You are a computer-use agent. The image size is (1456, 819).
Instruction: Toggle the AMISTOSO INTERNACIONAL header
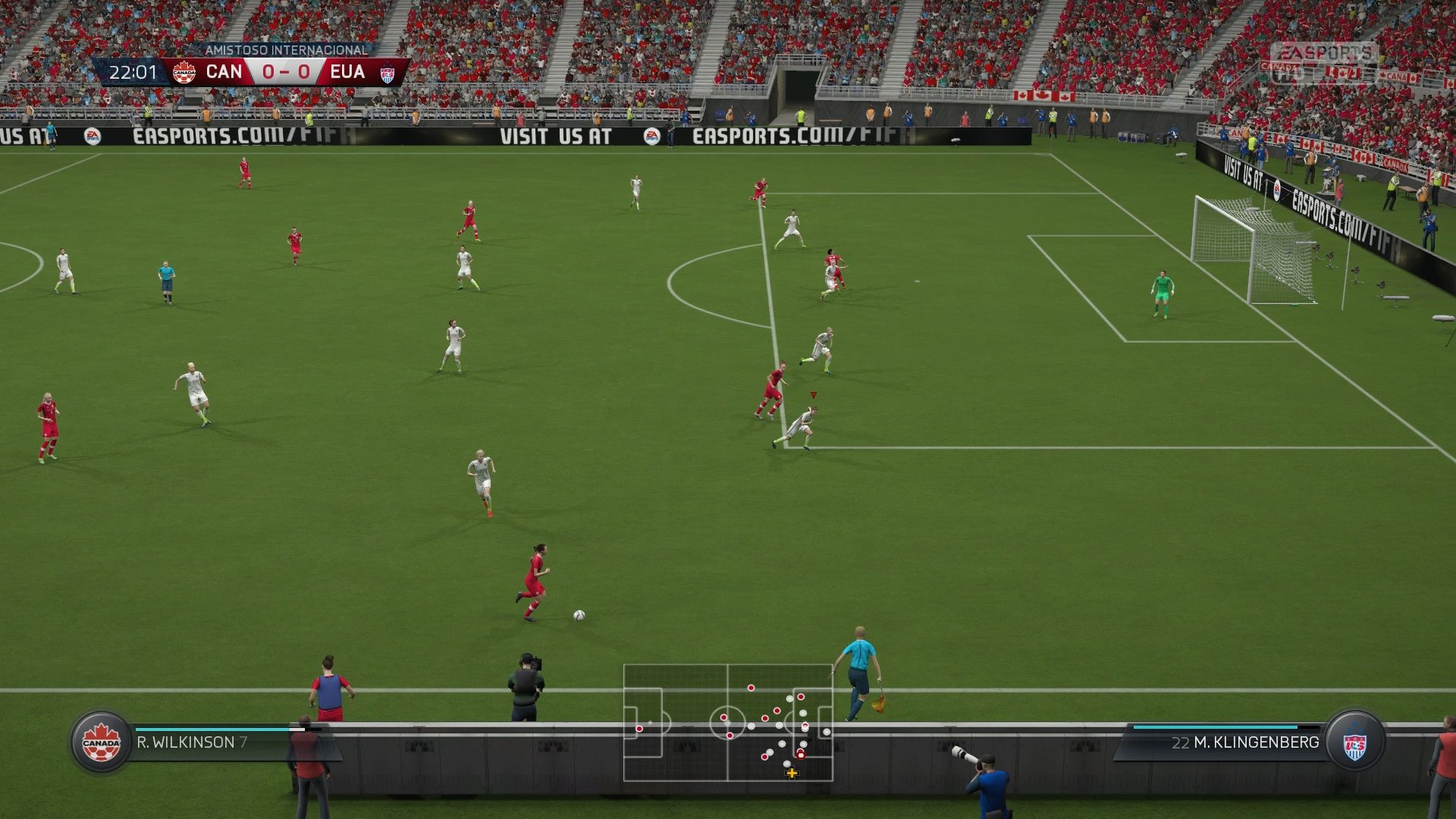coord(285,52)
